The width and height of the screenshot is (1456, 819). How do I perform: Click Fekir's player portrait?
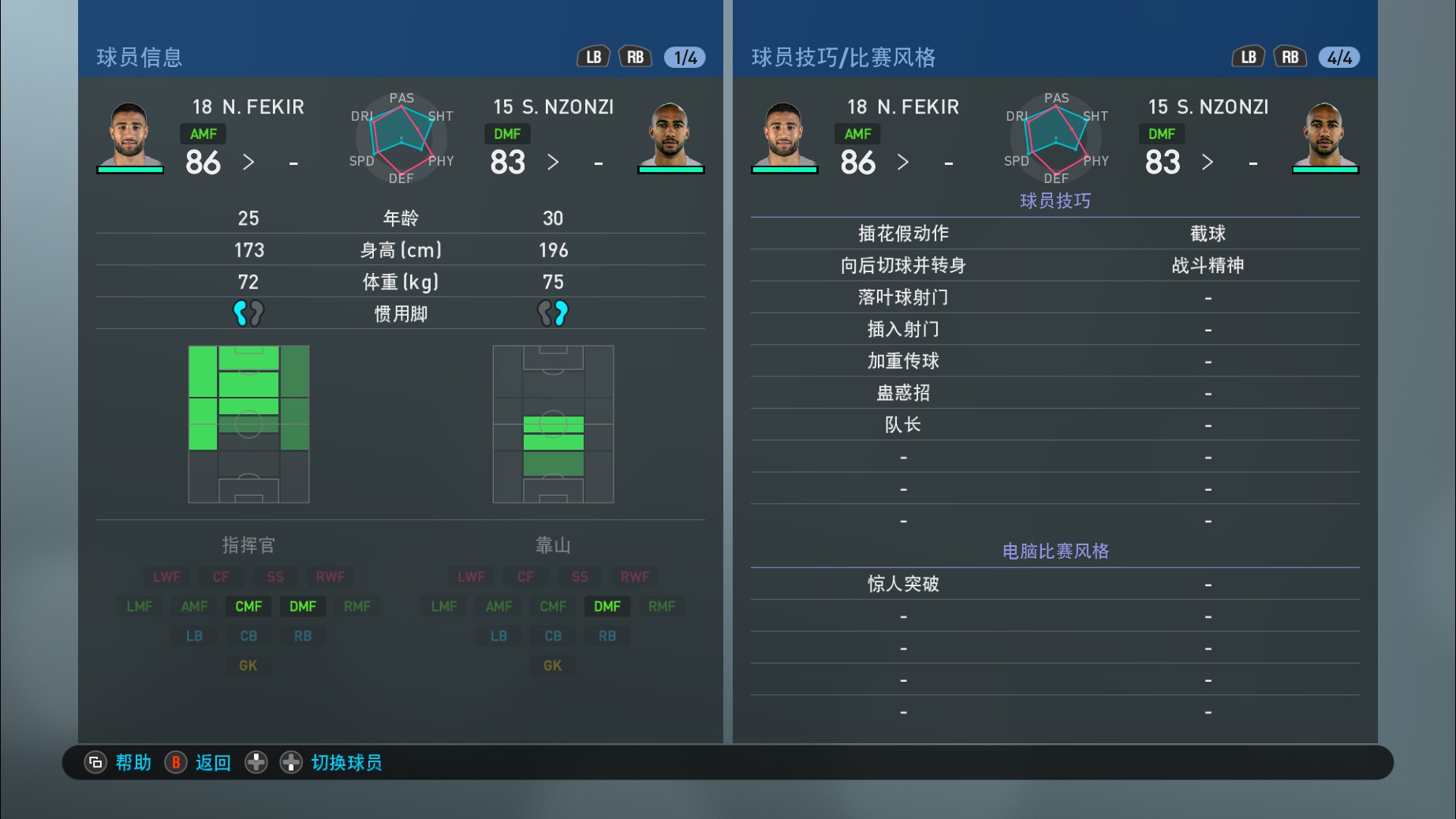(130, 134)
